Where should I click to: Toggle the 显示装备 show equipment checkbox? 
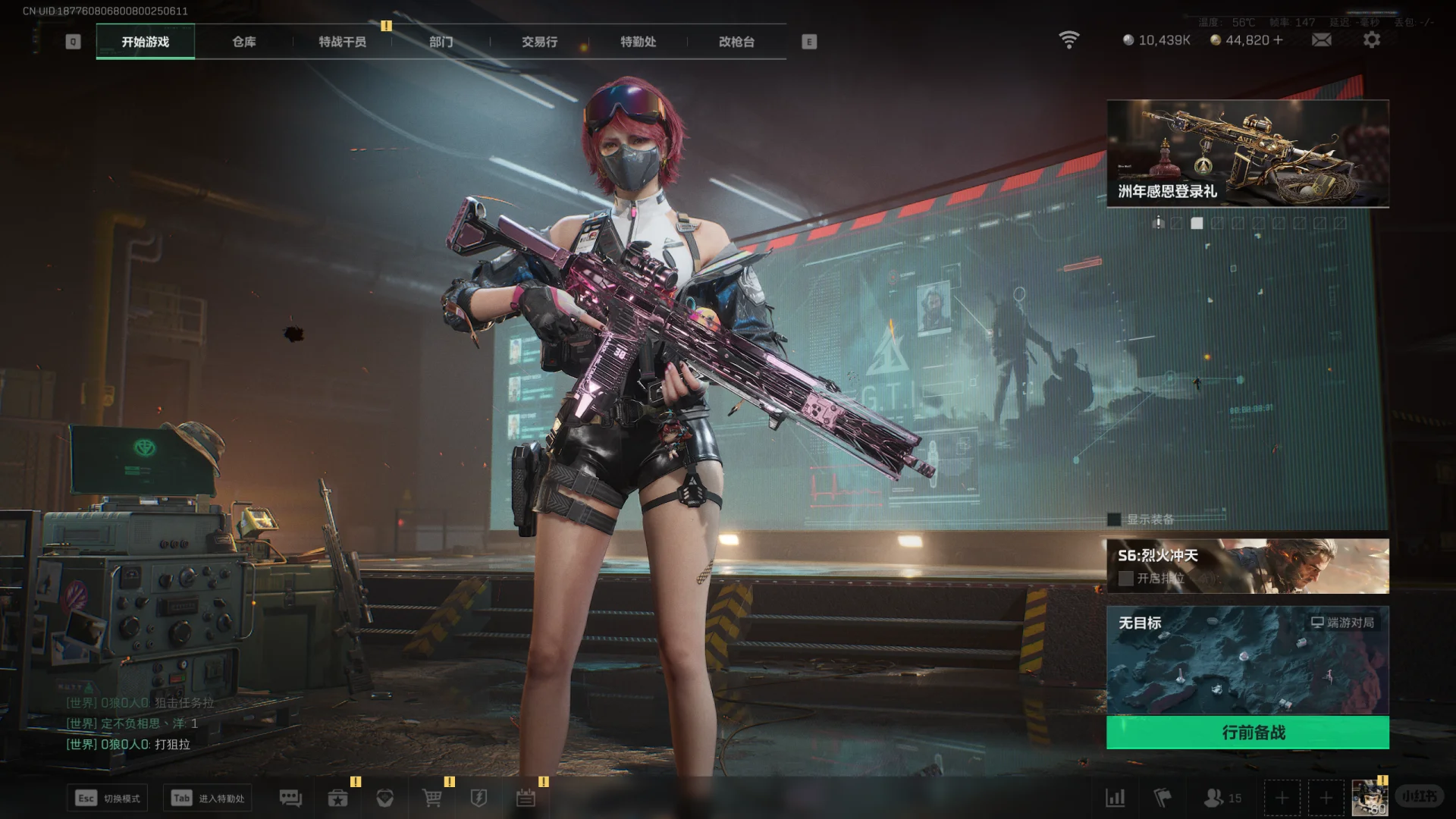coord(1114,519)
